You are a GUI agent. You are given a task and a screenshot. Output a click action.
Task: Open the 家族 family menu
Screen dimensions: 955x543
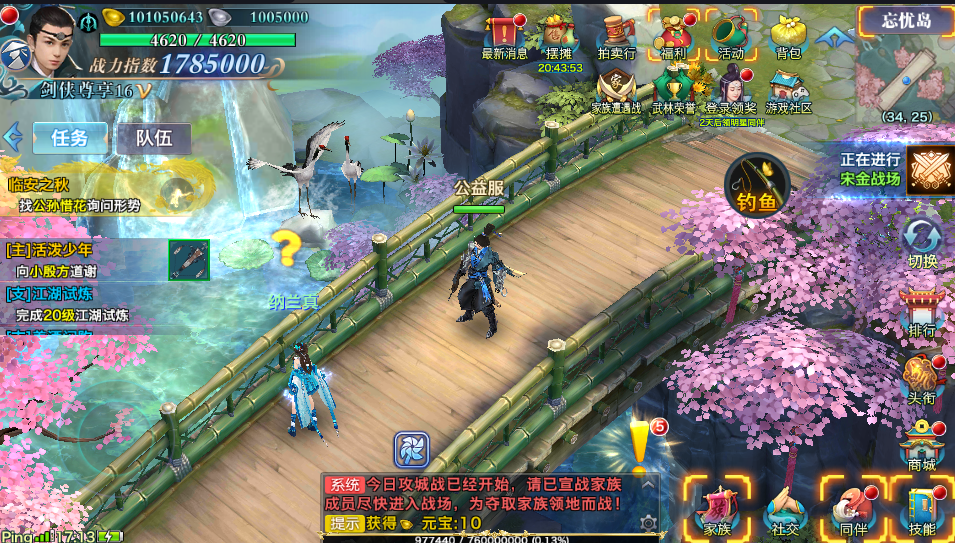click(x=717, y=508)
